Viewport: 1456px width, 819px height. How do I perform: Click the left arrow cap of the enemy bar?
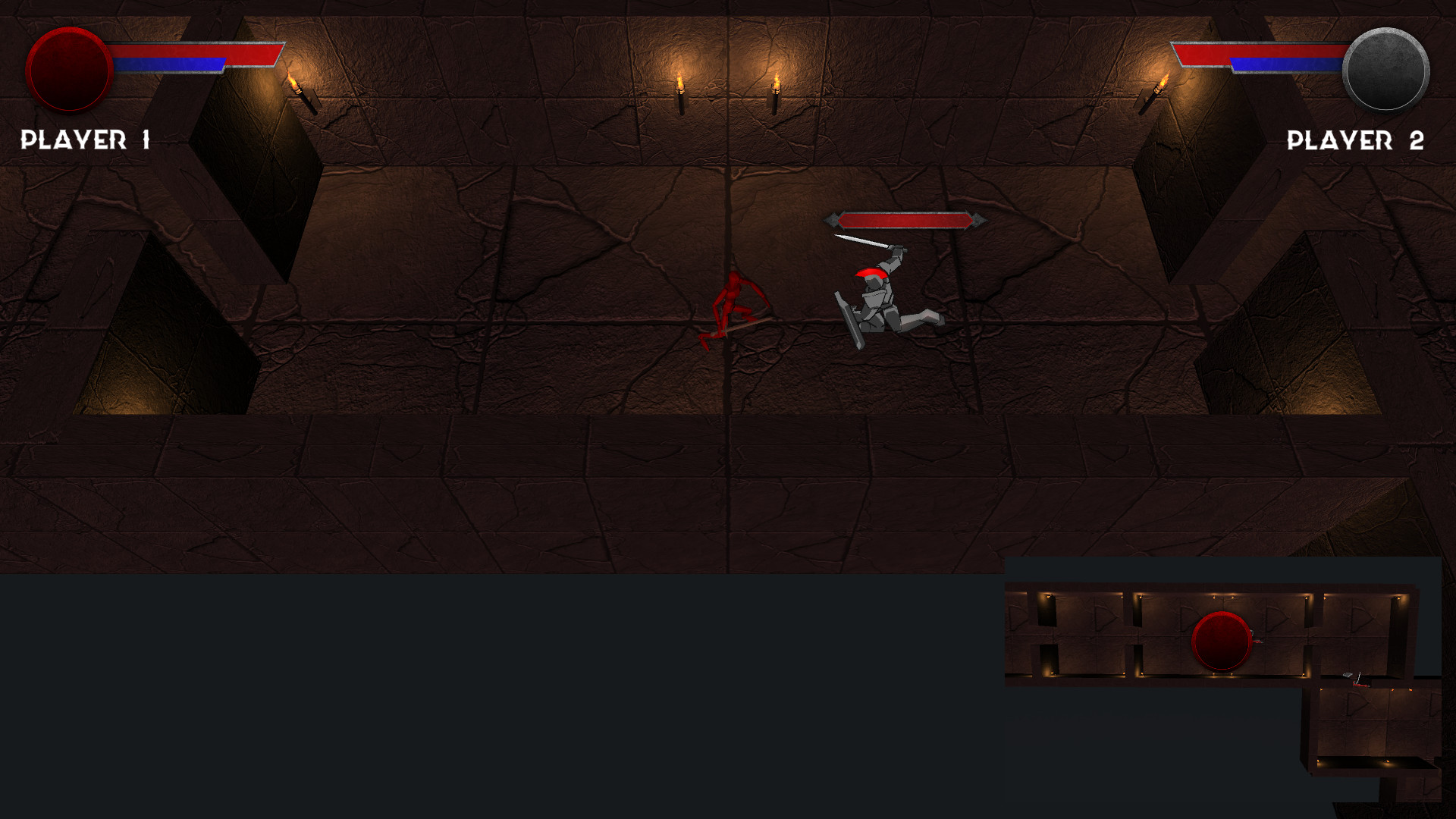tap(833, 220)
